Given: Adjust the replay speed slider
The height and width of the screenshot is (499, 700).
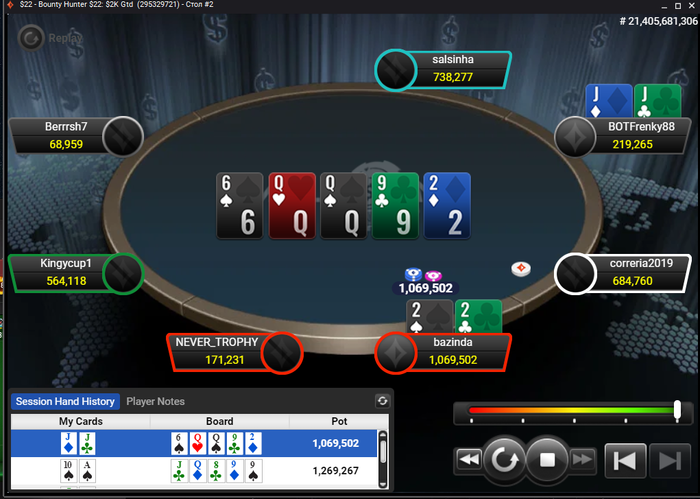Looking at the screenshot, I should click(677, 409).
